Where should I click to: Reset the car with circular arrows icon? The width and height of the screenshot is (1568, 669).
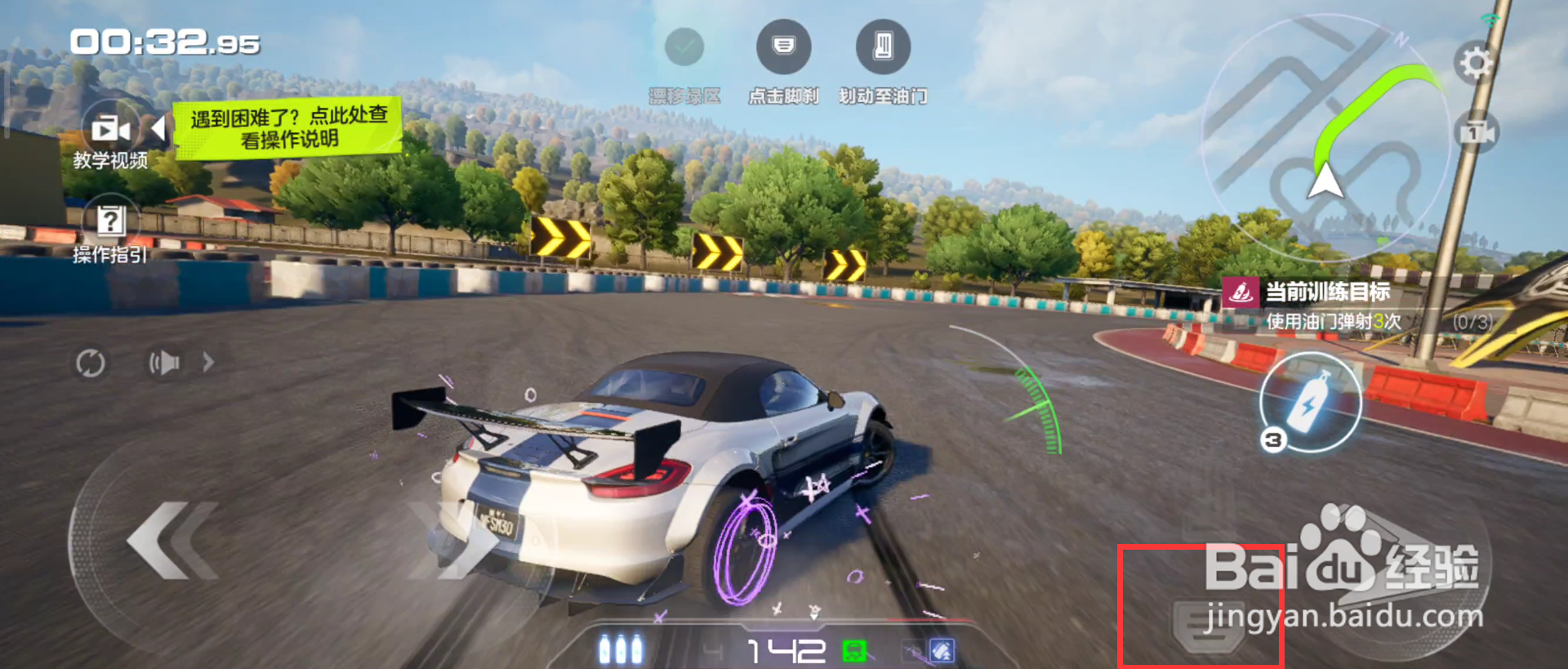[90, 363]
